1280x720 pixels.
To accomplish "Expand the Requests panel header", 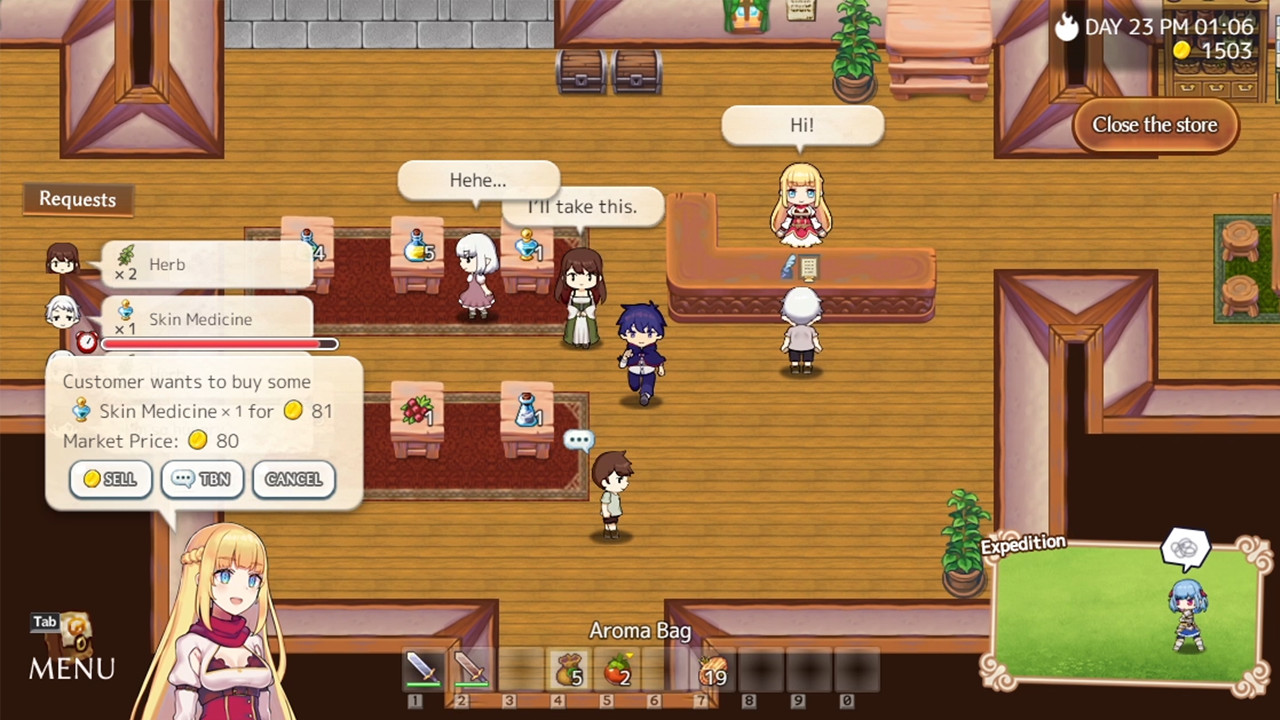I will [x=77, y=199].
